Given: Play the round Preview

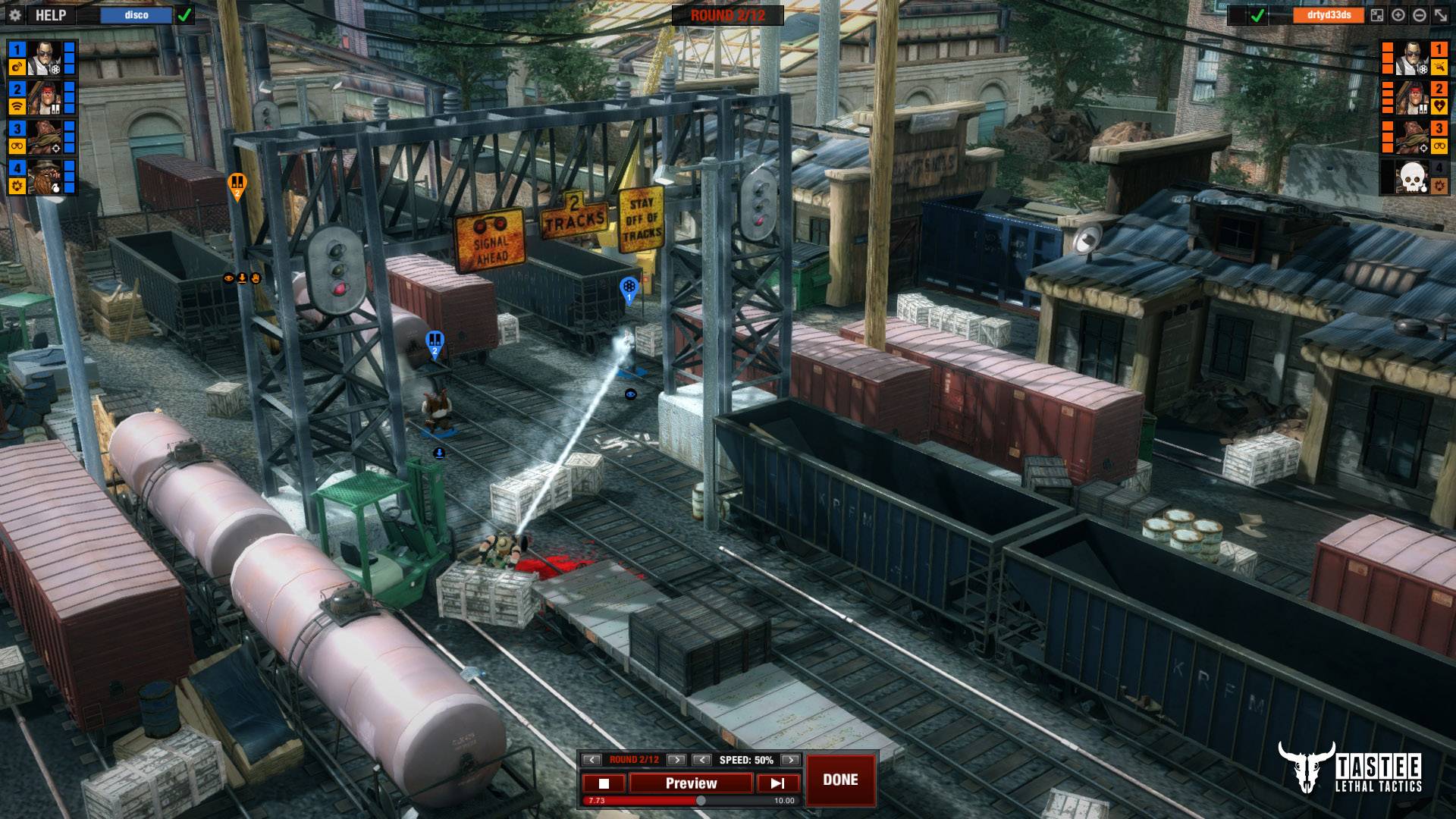Looking at the screenshot, I should [691, 783].
